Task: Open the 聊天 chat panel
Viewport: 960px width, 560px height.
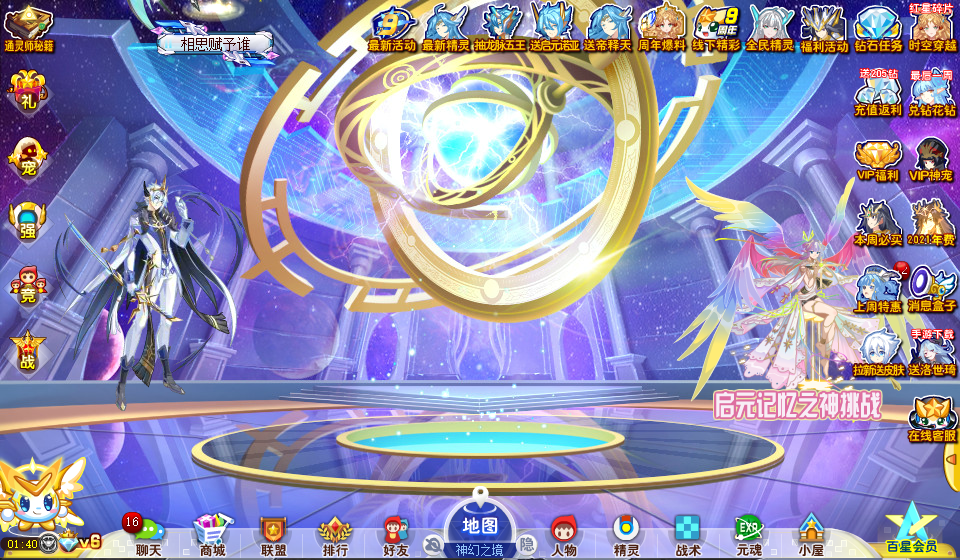Action: pos(147,535)
